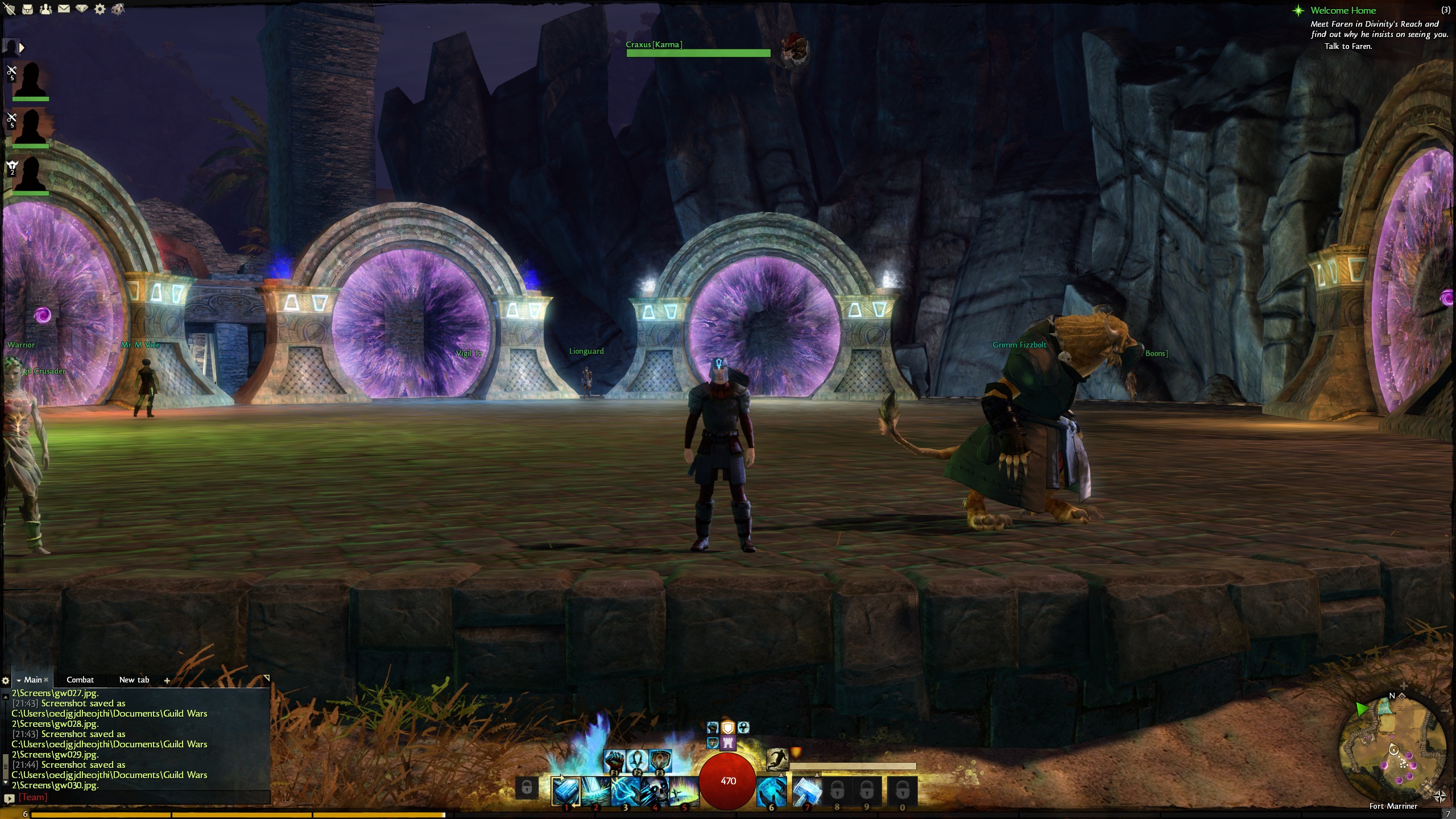The width and height of the screenshot is (1456, 819).
Task: Close the Main chat tab
Action: click(x=46, y=680)
